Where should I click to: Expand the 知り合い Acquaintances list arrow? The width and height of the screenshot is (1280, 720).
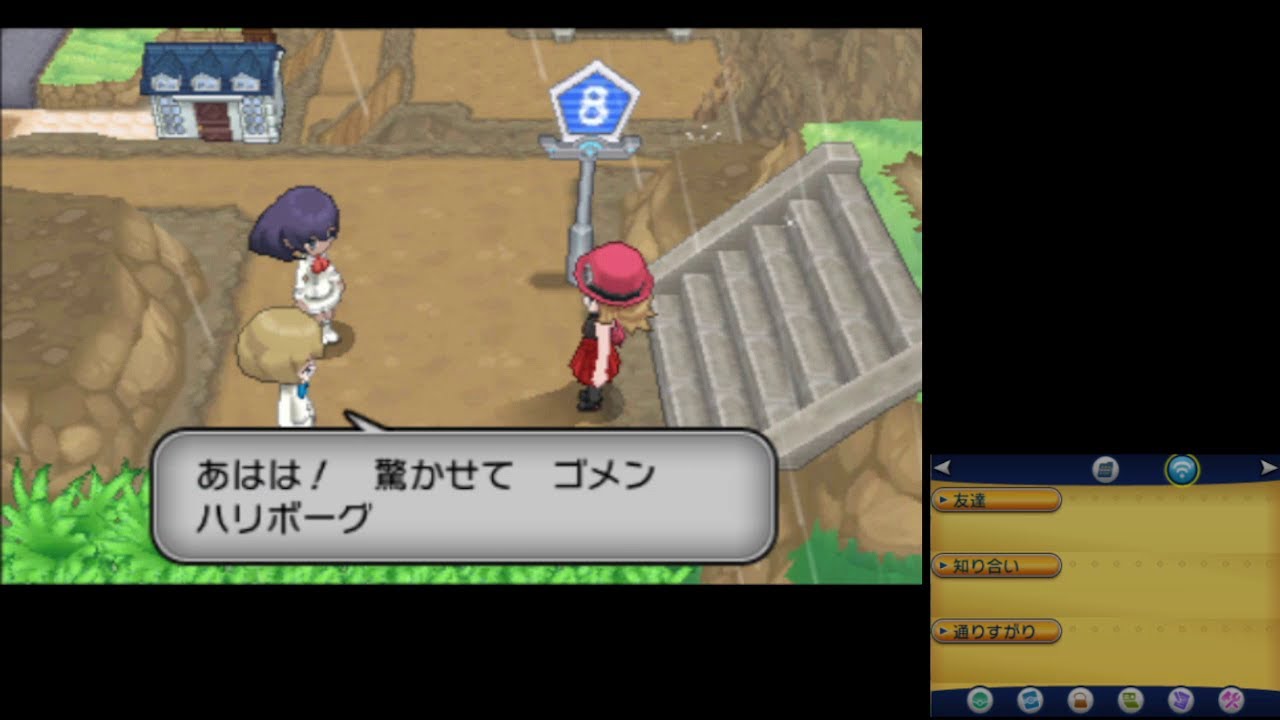(943, 565)
